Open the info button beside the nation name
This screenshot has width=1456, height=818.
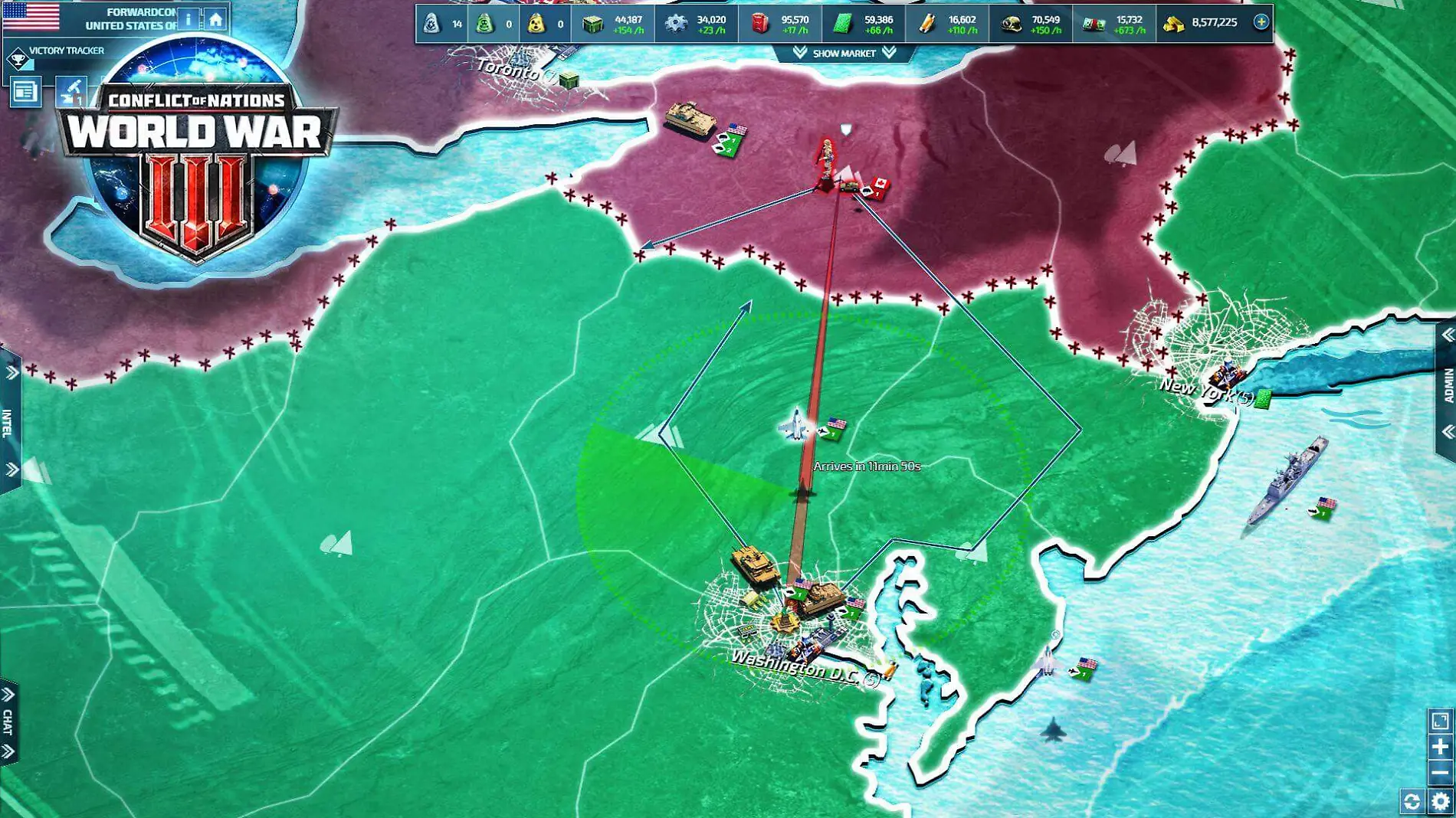189,19
